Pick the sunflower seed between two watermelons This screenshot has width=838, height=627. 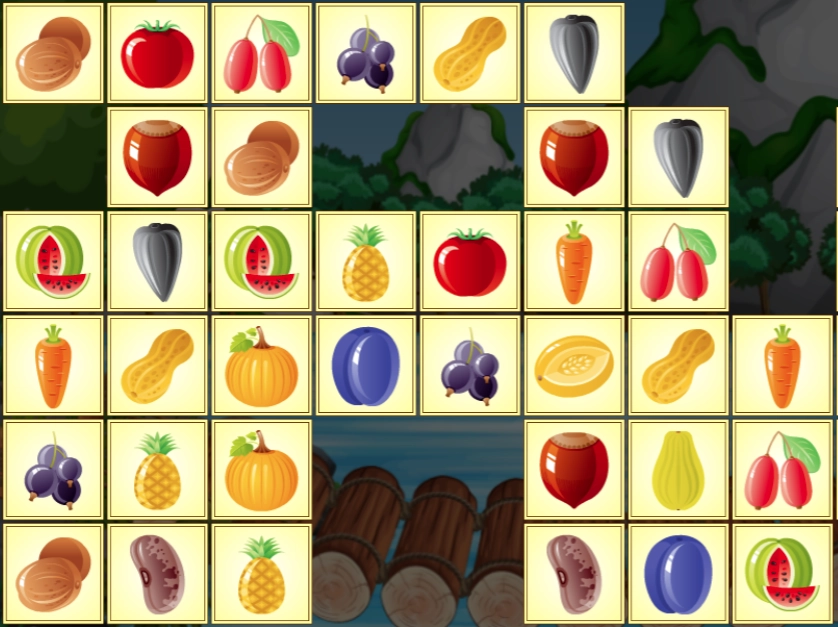(x=158, y=262)
